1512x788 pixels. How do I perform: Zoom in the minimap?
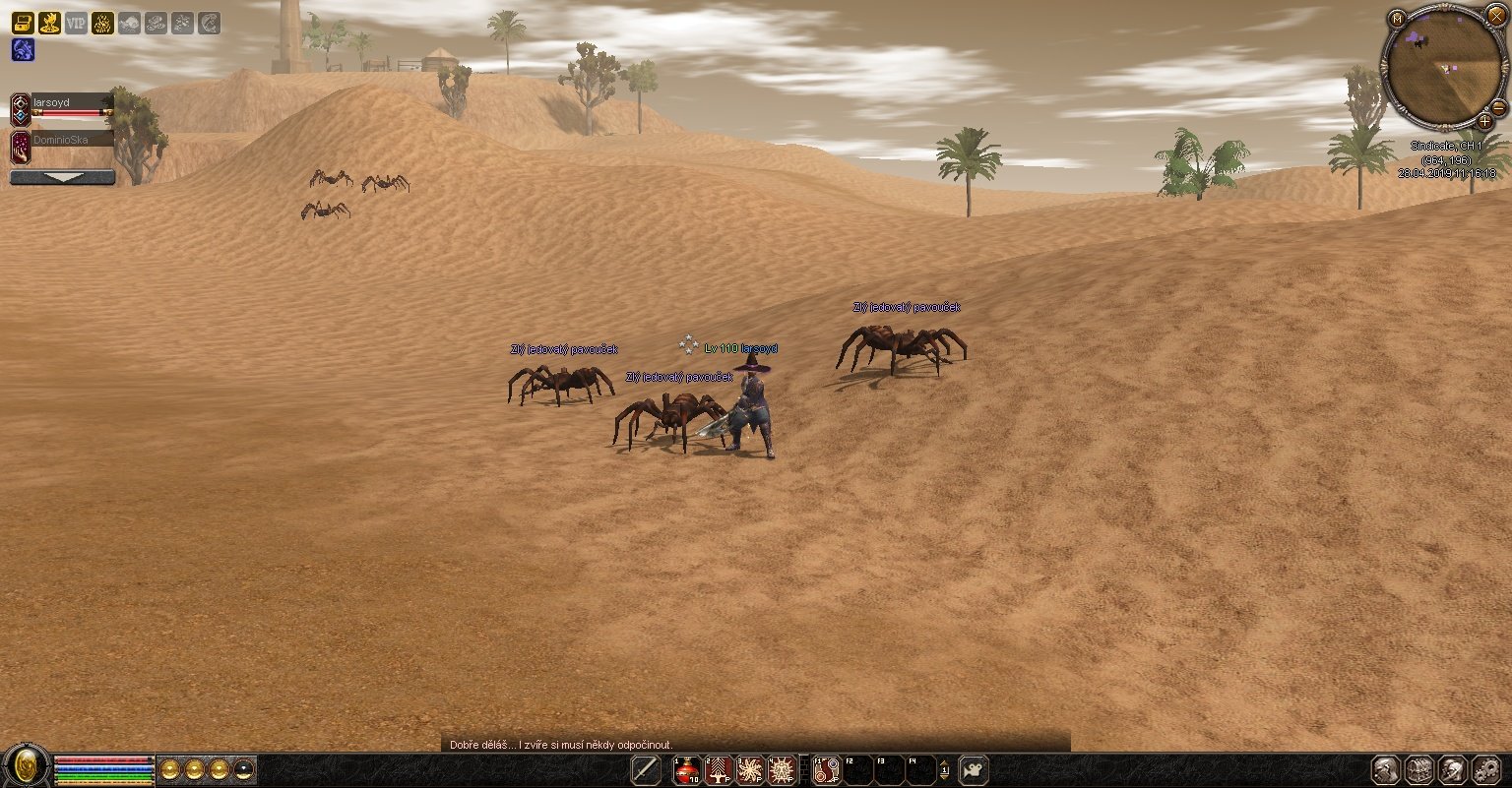[1484, 121]
